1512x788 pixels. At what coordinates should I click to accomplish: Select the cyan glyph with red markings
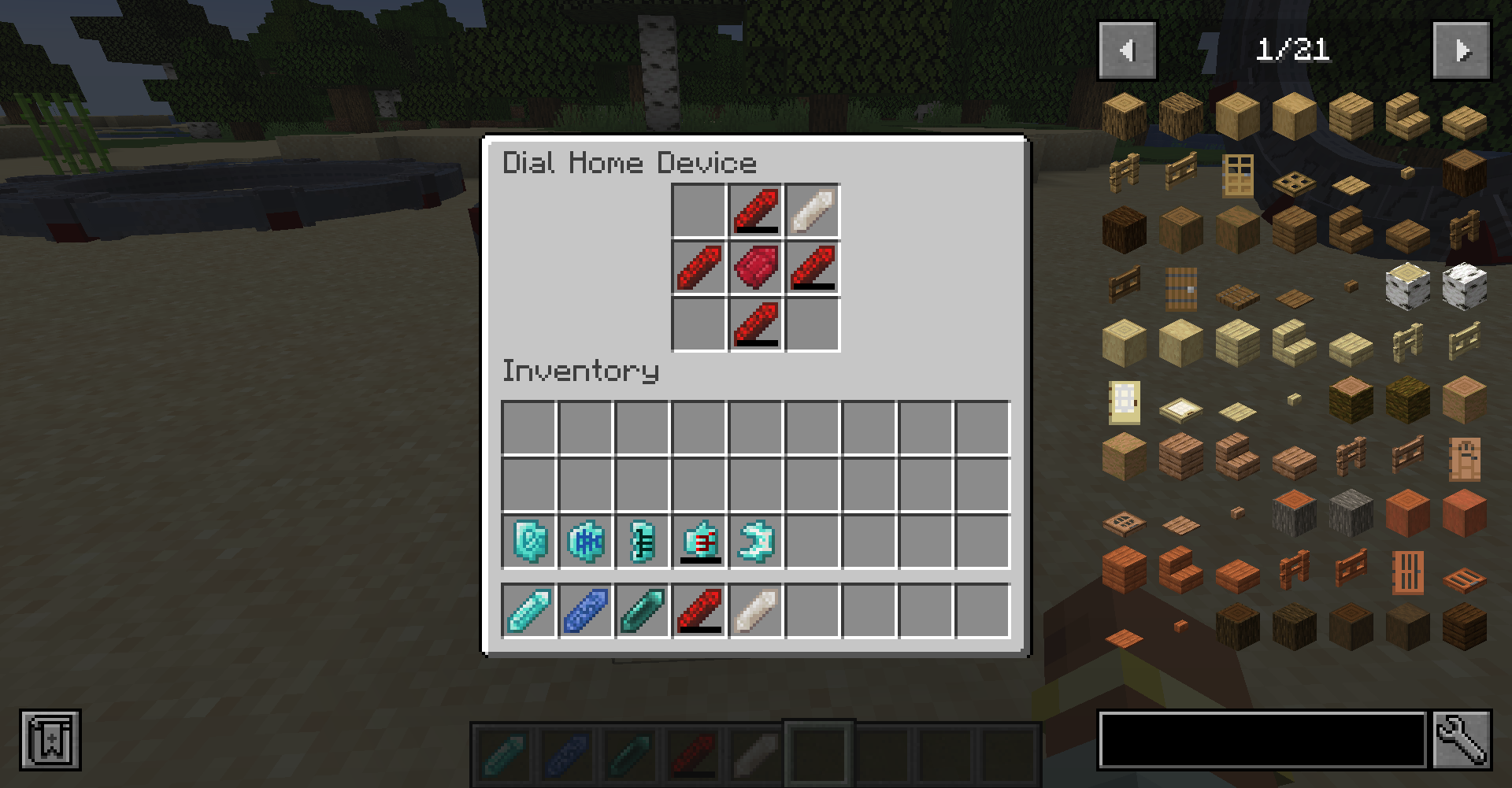click(699, 542)
